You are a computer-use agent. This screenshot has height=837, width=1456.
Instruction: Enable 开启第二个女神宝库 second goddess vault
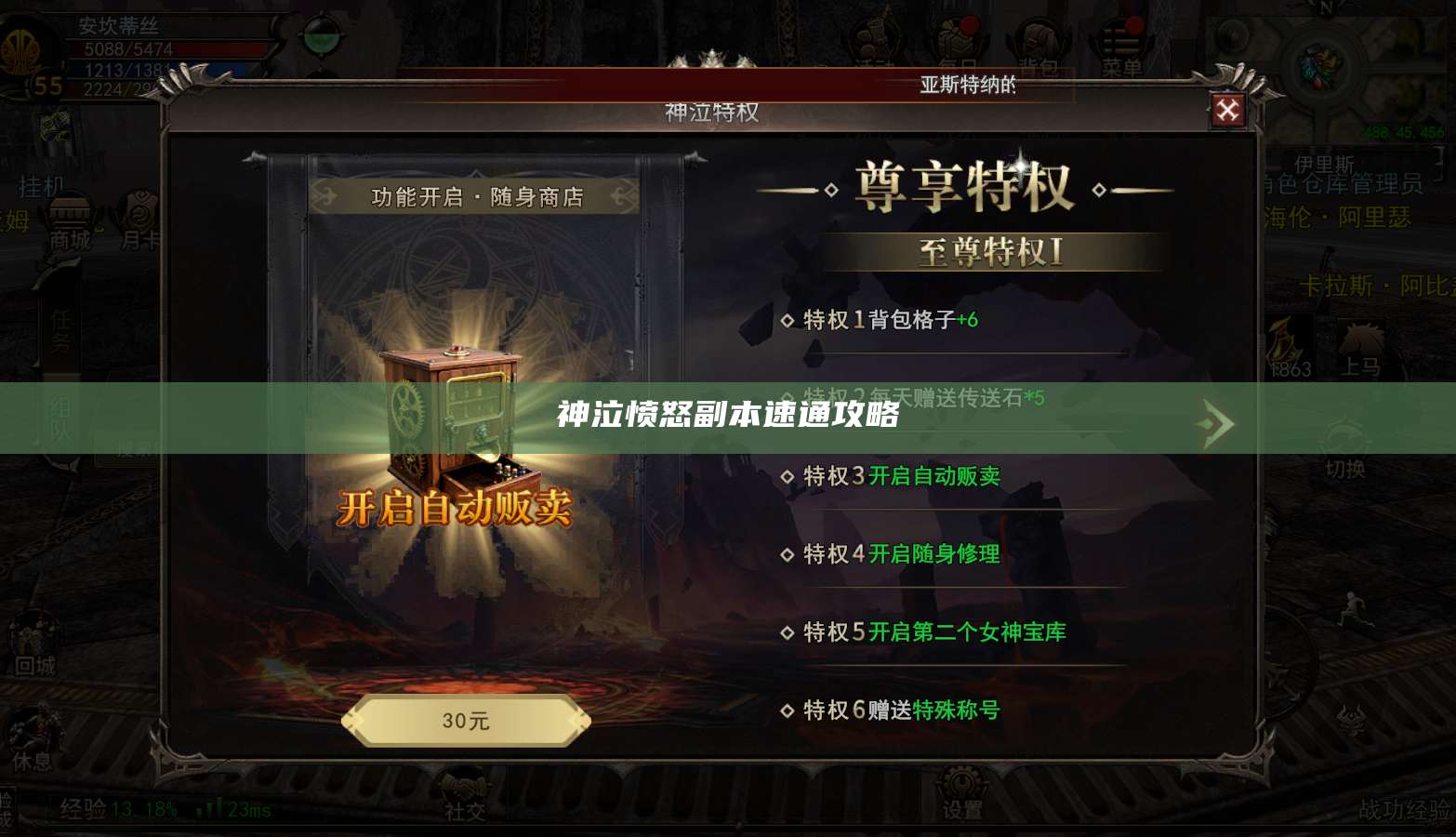click(x=967, y=631)
